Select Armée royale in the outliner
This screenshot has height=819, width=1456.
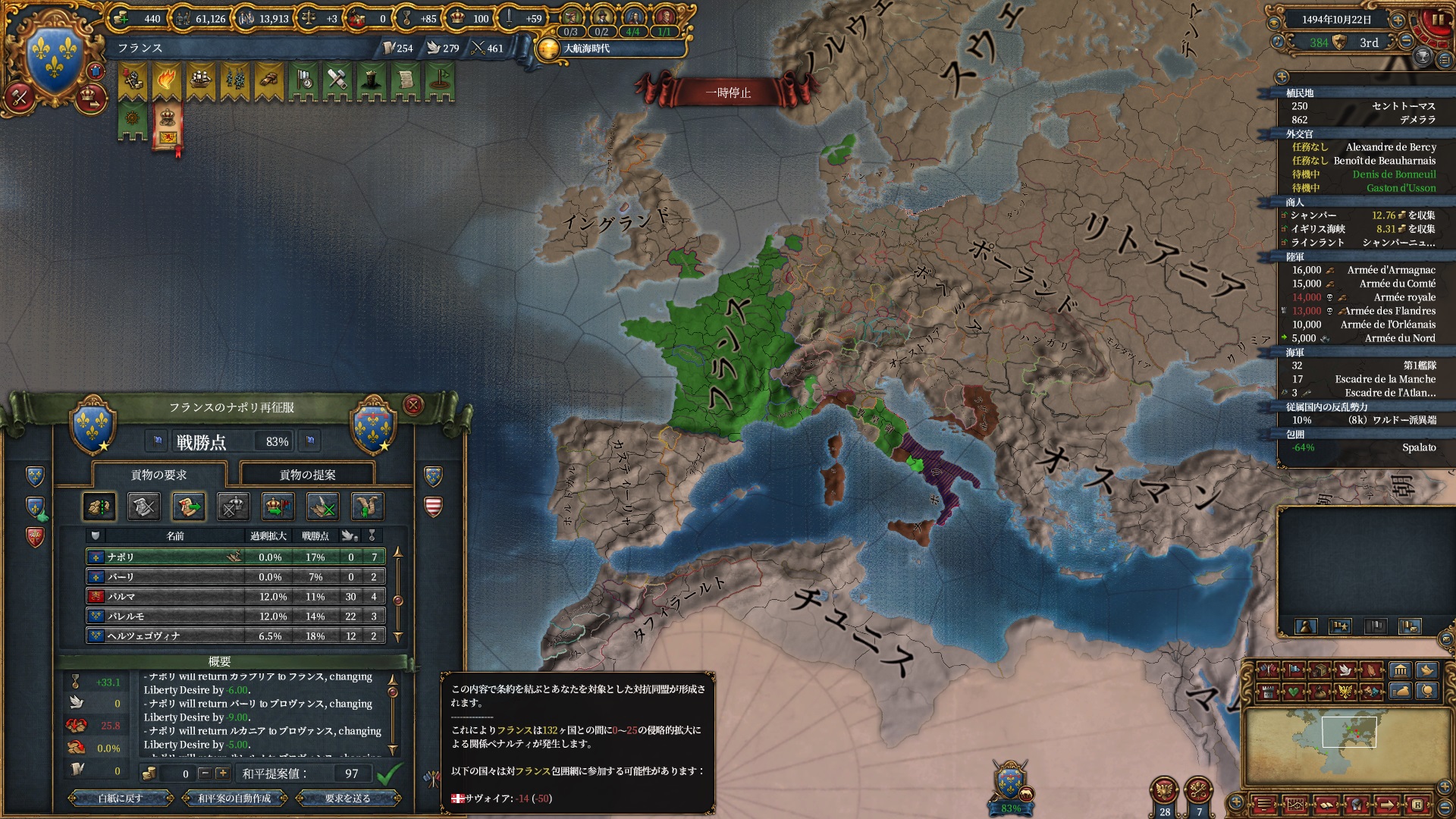(x=1404, y=297)
